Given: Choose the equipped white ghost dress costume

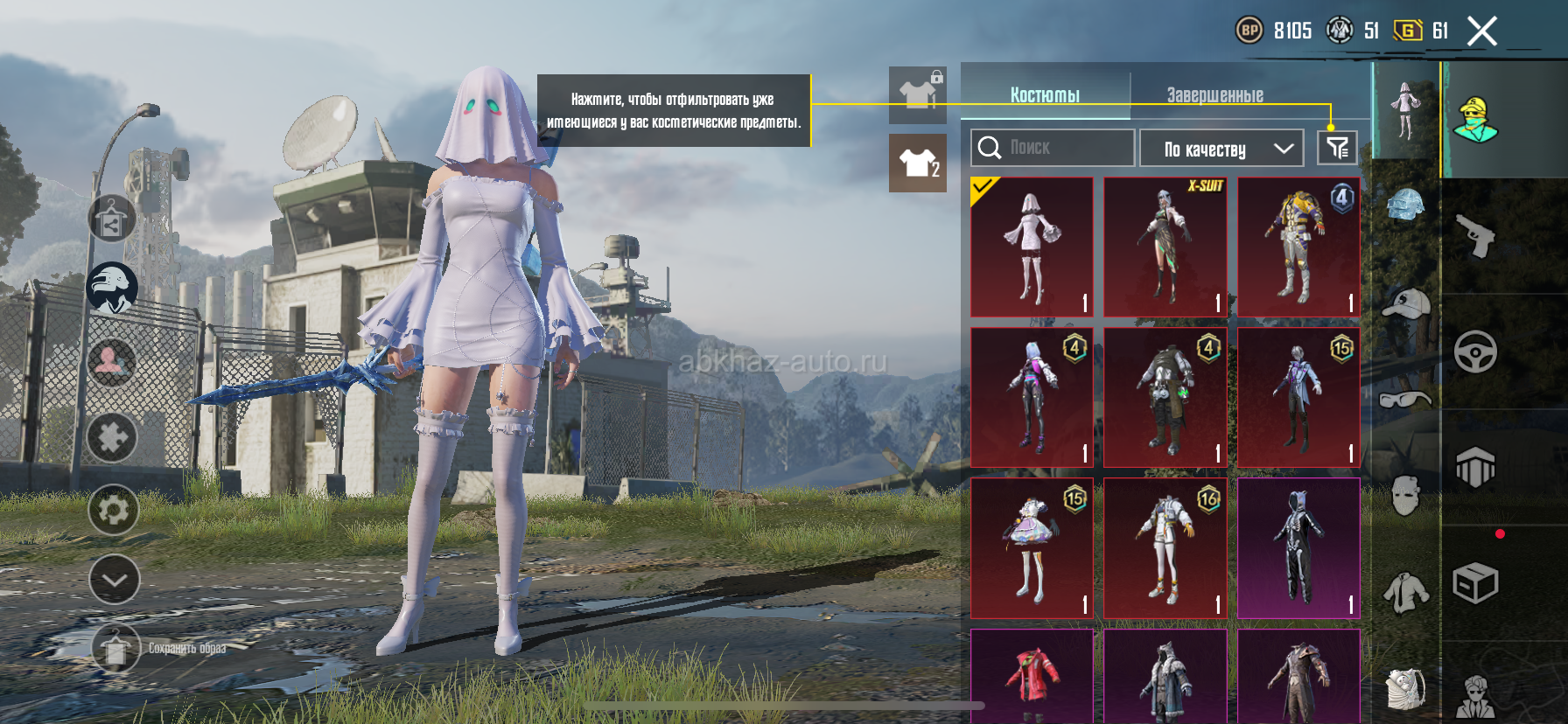Looking at the screenshot, I should tap(1032, 247).
